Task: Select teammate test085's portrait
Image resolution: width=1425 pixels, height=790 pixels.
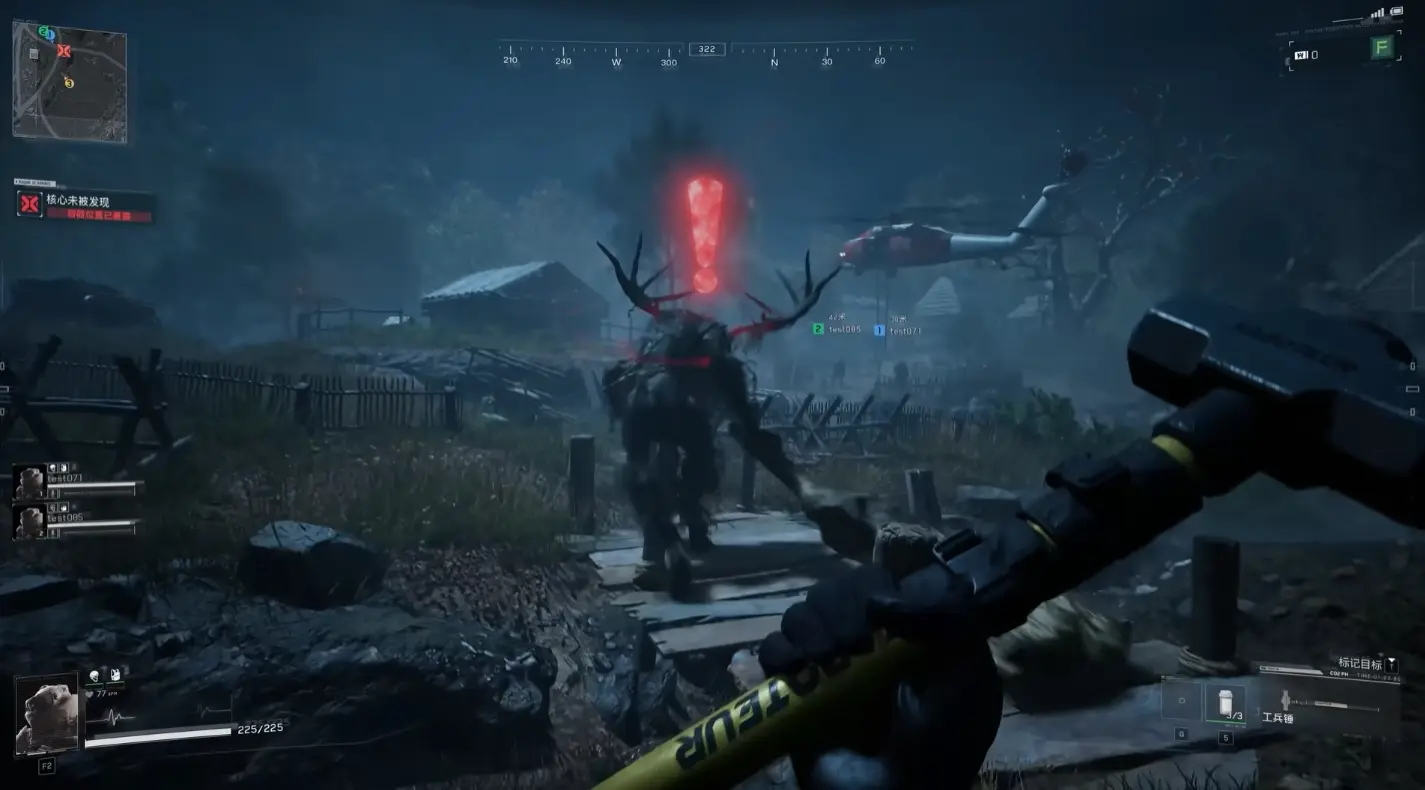Action: 29,521
